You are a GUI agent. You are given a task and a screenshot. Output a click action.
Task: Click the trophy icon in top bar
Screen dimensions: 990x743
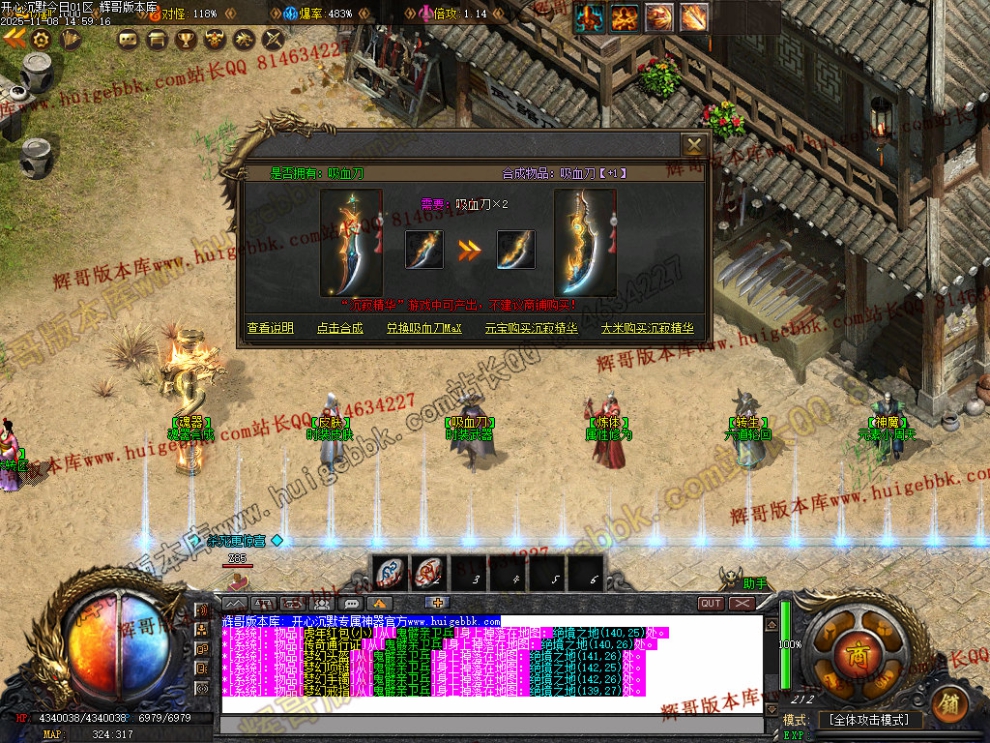click(x=185, y=39)
